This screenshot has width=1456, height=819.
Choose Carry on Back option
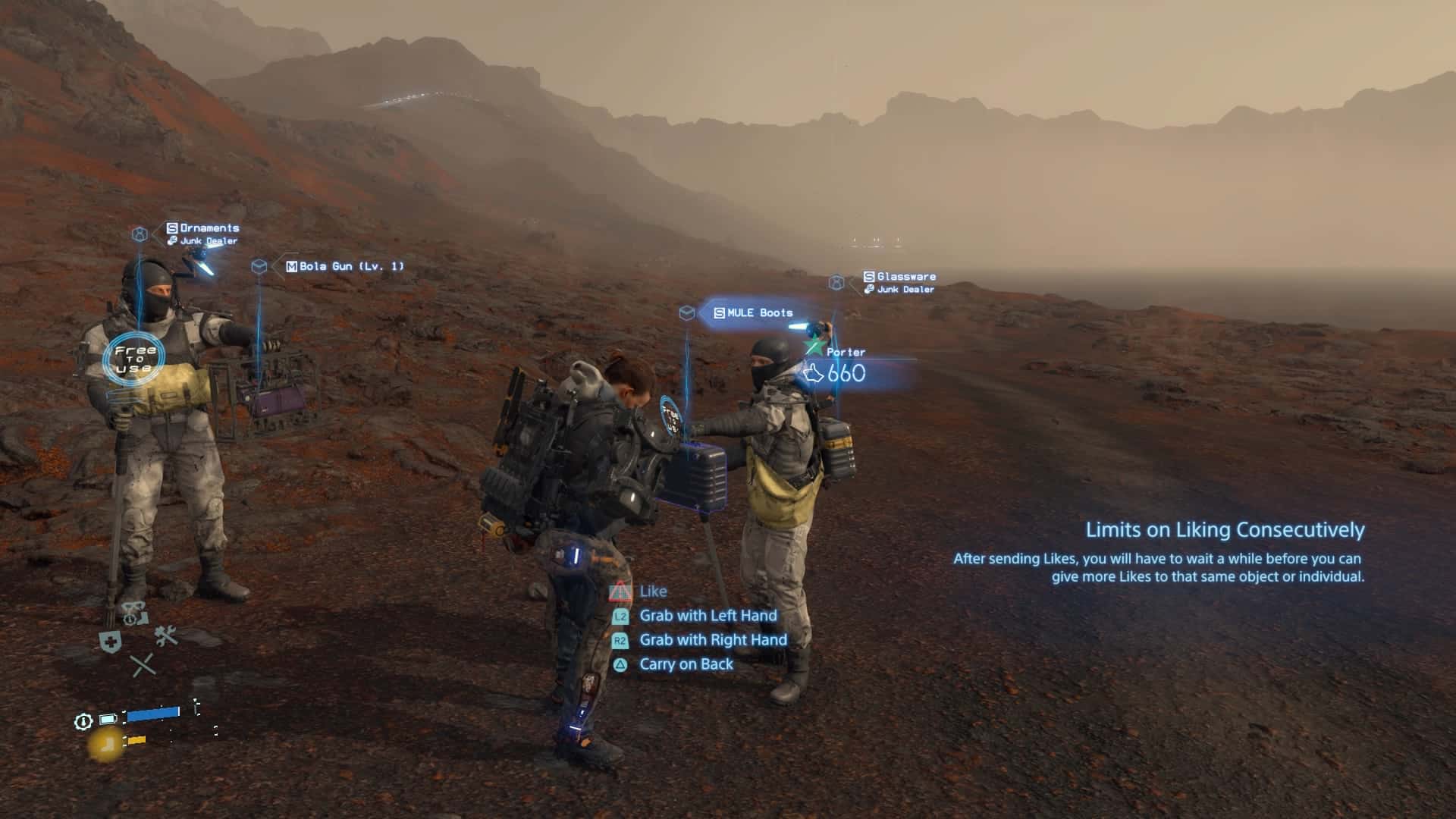coord(686,664)
